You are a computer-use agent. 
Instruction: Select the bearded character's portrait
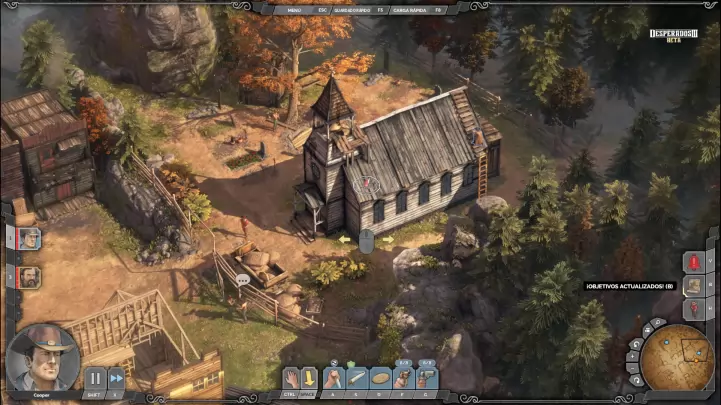tap(29, 277)
